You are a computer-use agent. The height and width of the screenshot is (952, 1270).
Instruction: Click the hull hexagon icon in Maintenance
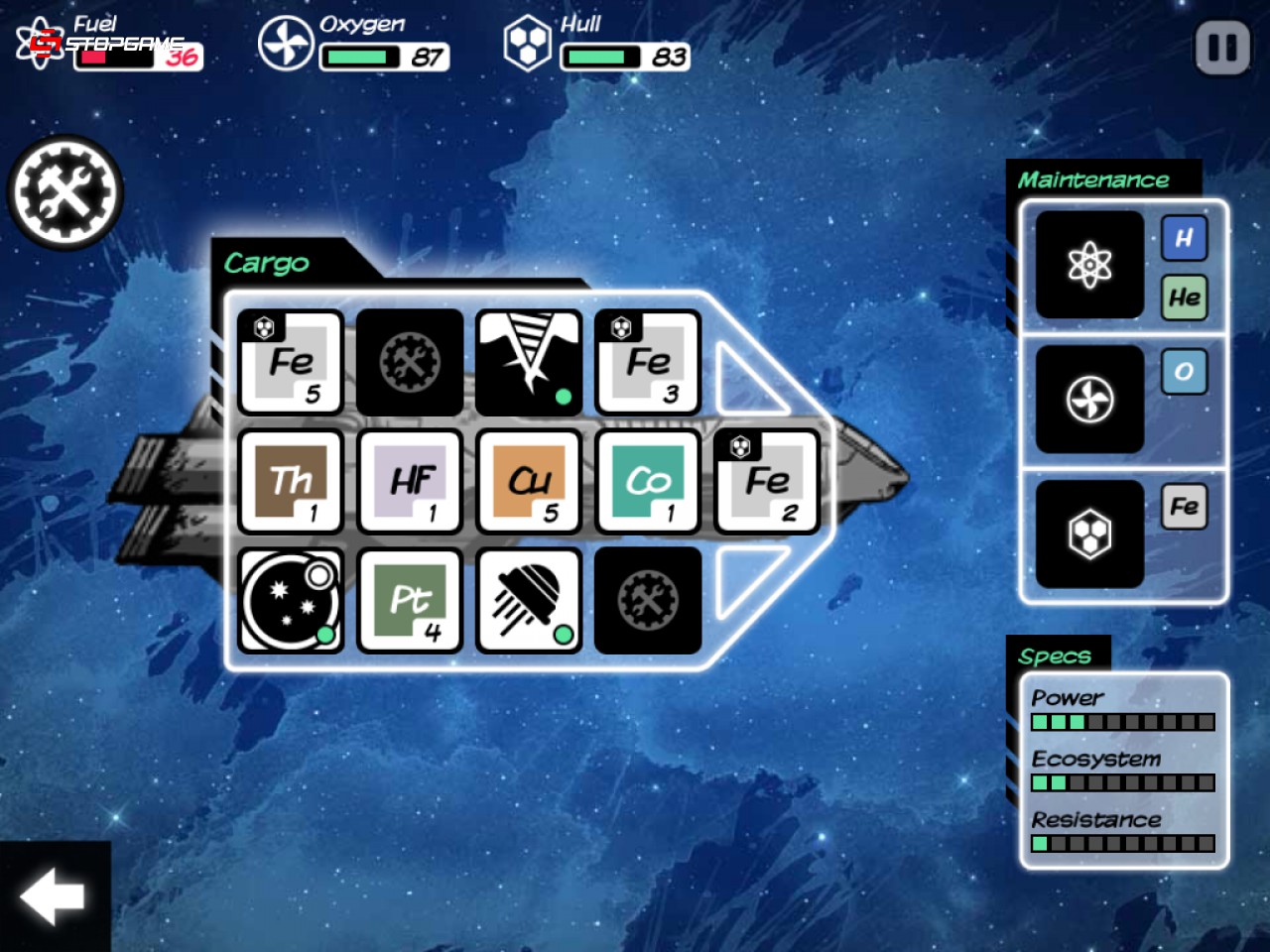coord(1088,533)
